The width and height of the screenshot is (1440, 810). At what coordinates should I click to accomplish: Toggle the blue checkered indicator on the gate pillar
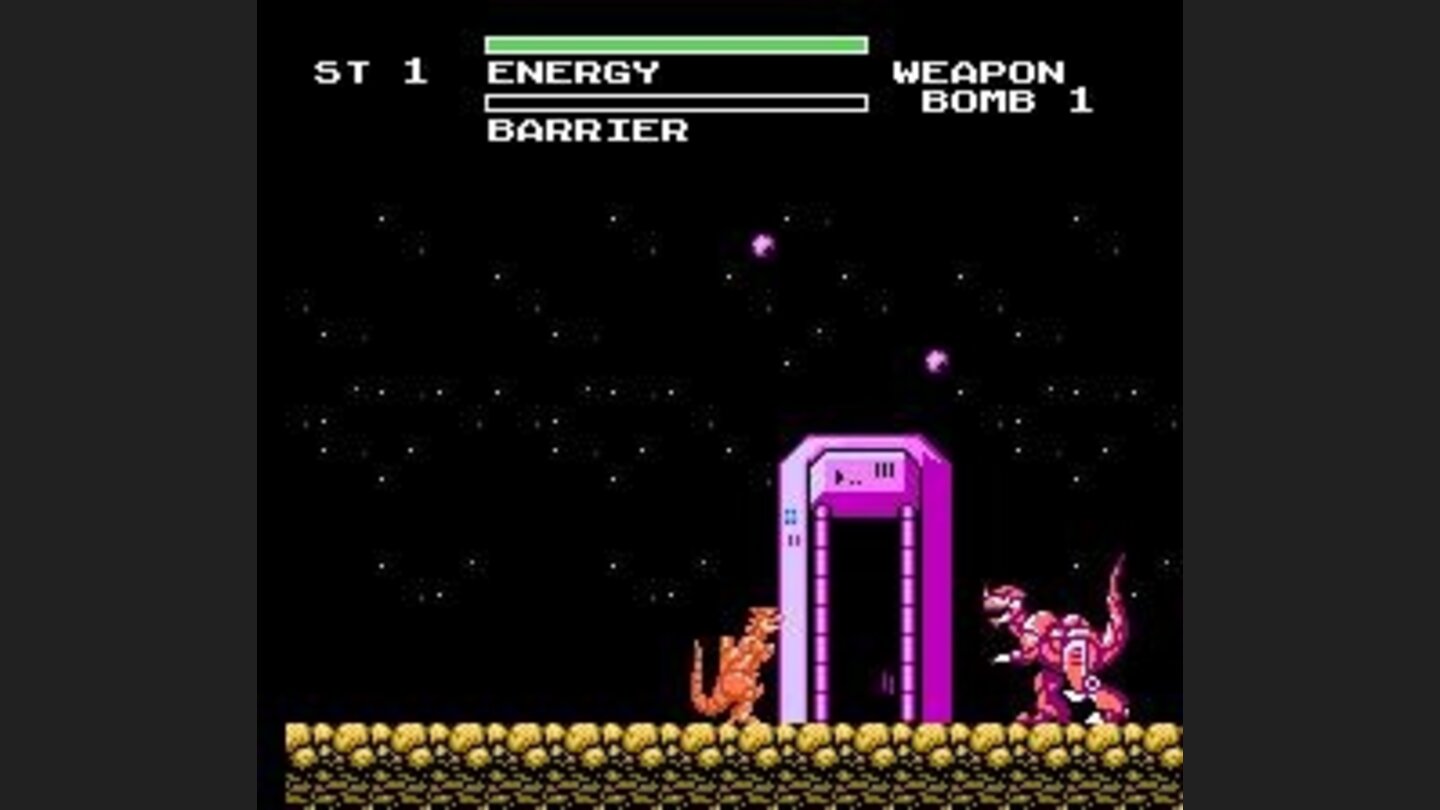(788, 514)
